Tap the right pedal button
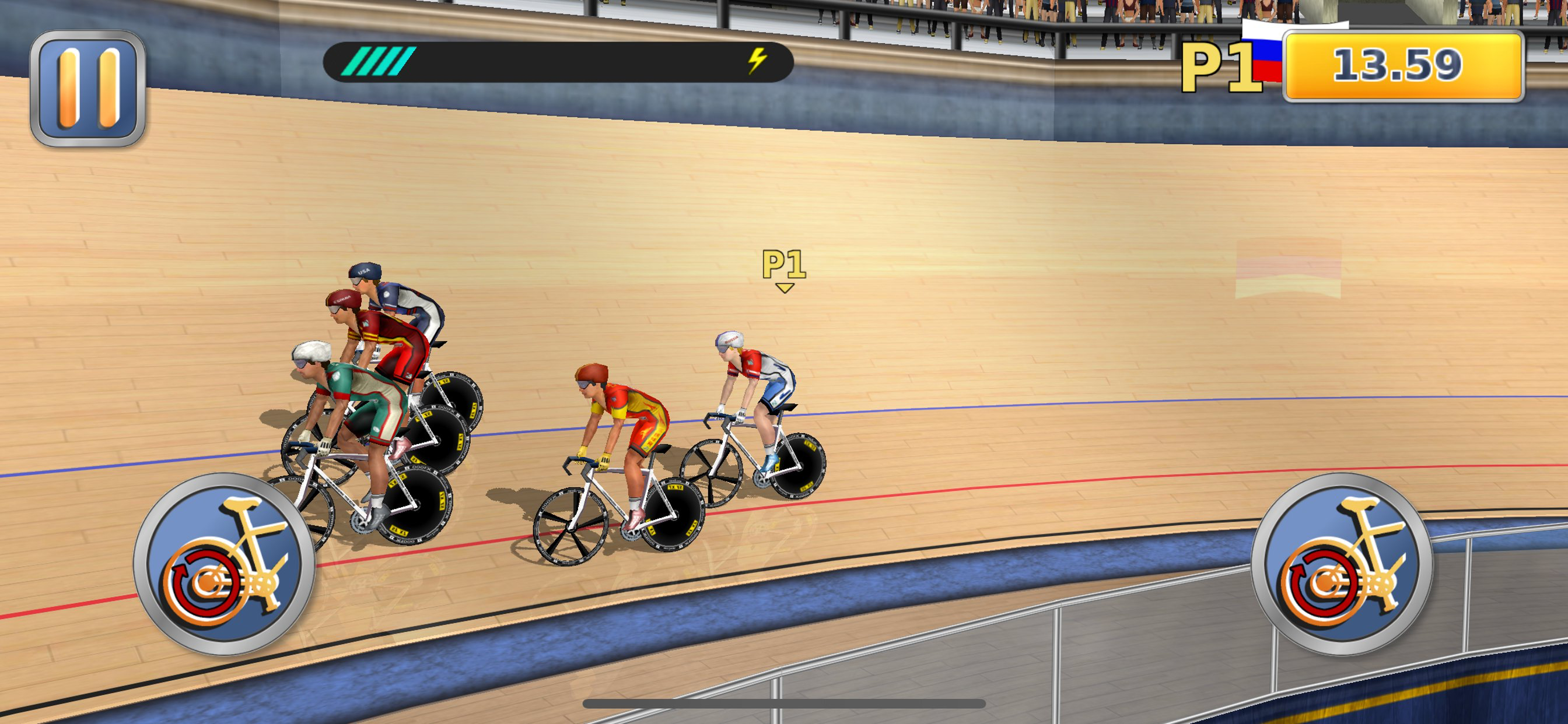Screen dimensions: 1568x724 click(1342, 564)
